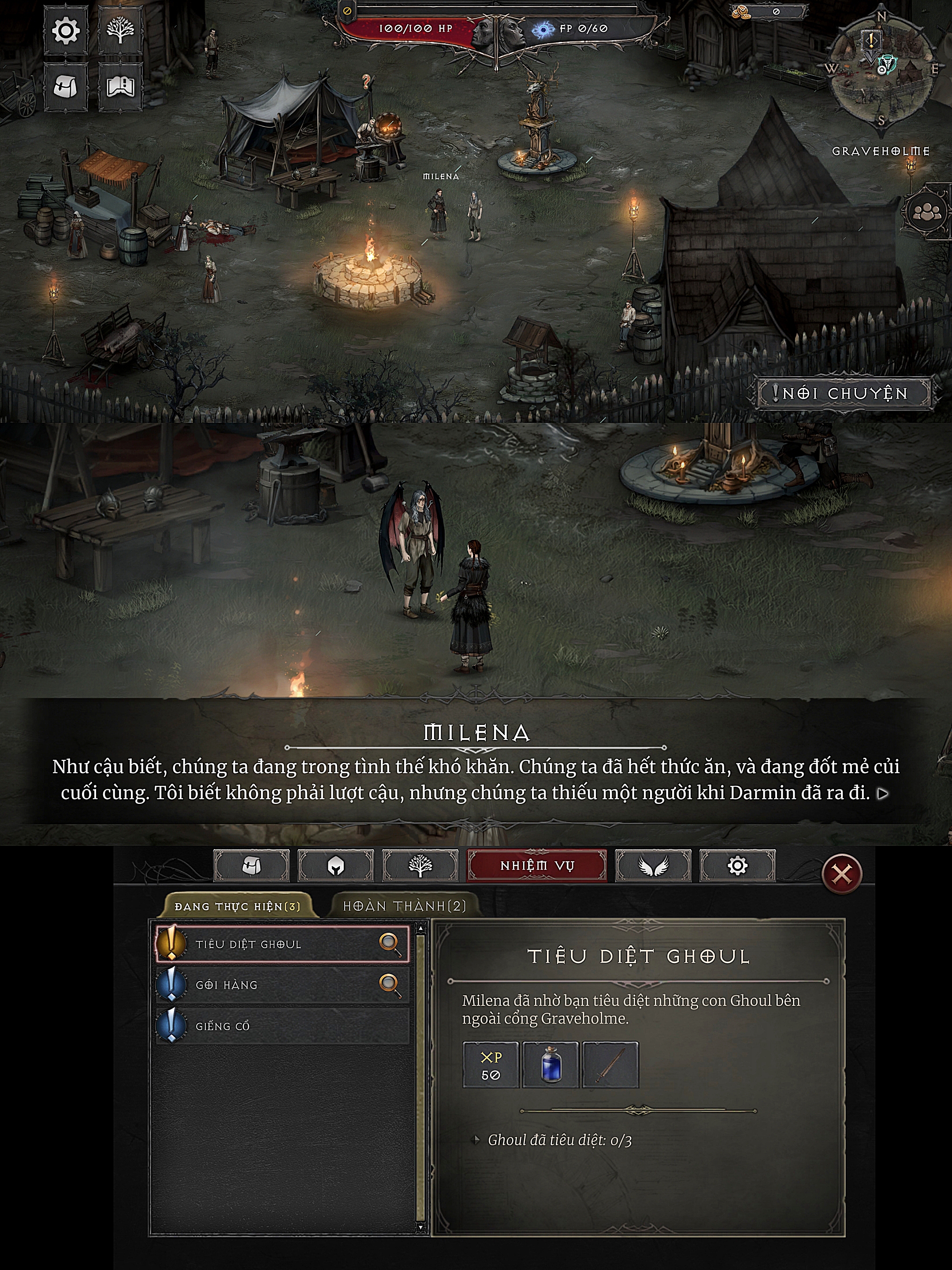Show the Đang Thực Hiện quest list
This screenshot has width=952, height=1270.
coord(238,907)
